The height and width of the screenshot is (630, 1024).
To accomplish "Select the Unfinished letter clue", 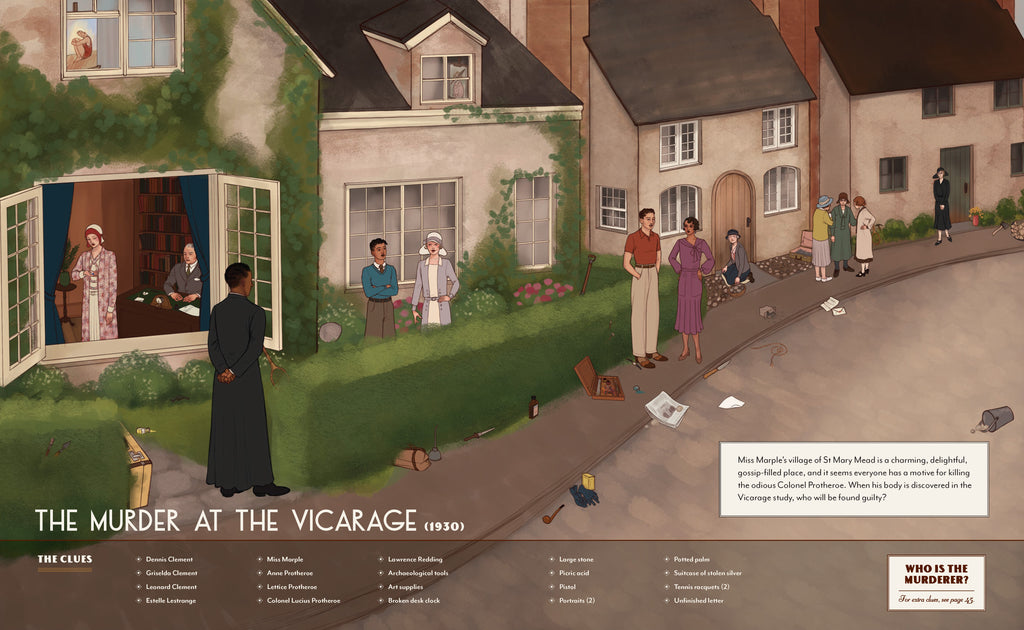I will tap(697, 601).
